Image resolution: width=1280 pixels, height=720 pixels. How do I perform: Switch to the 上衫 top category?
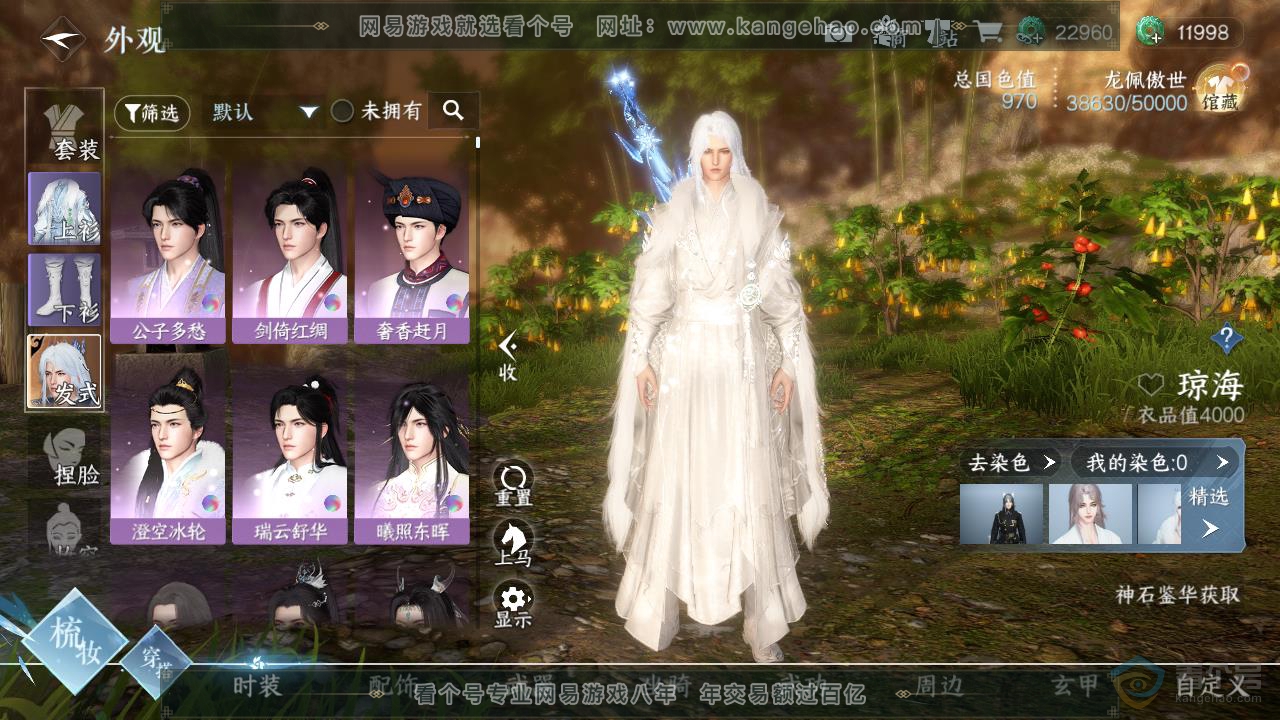coord(65,209)
